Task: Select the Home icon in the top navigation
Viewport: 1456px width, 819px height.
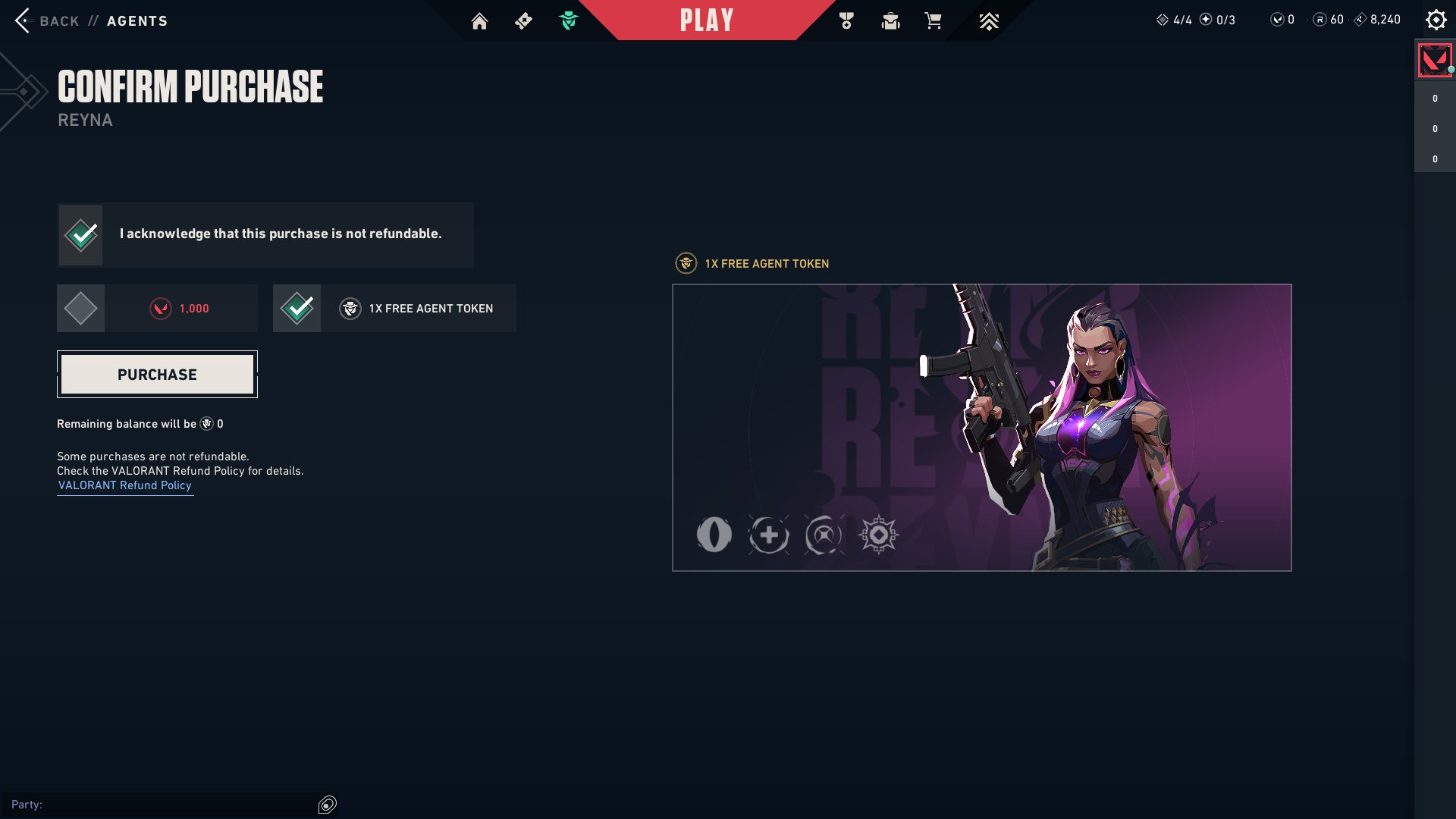Action: click(x=480, y=21)
